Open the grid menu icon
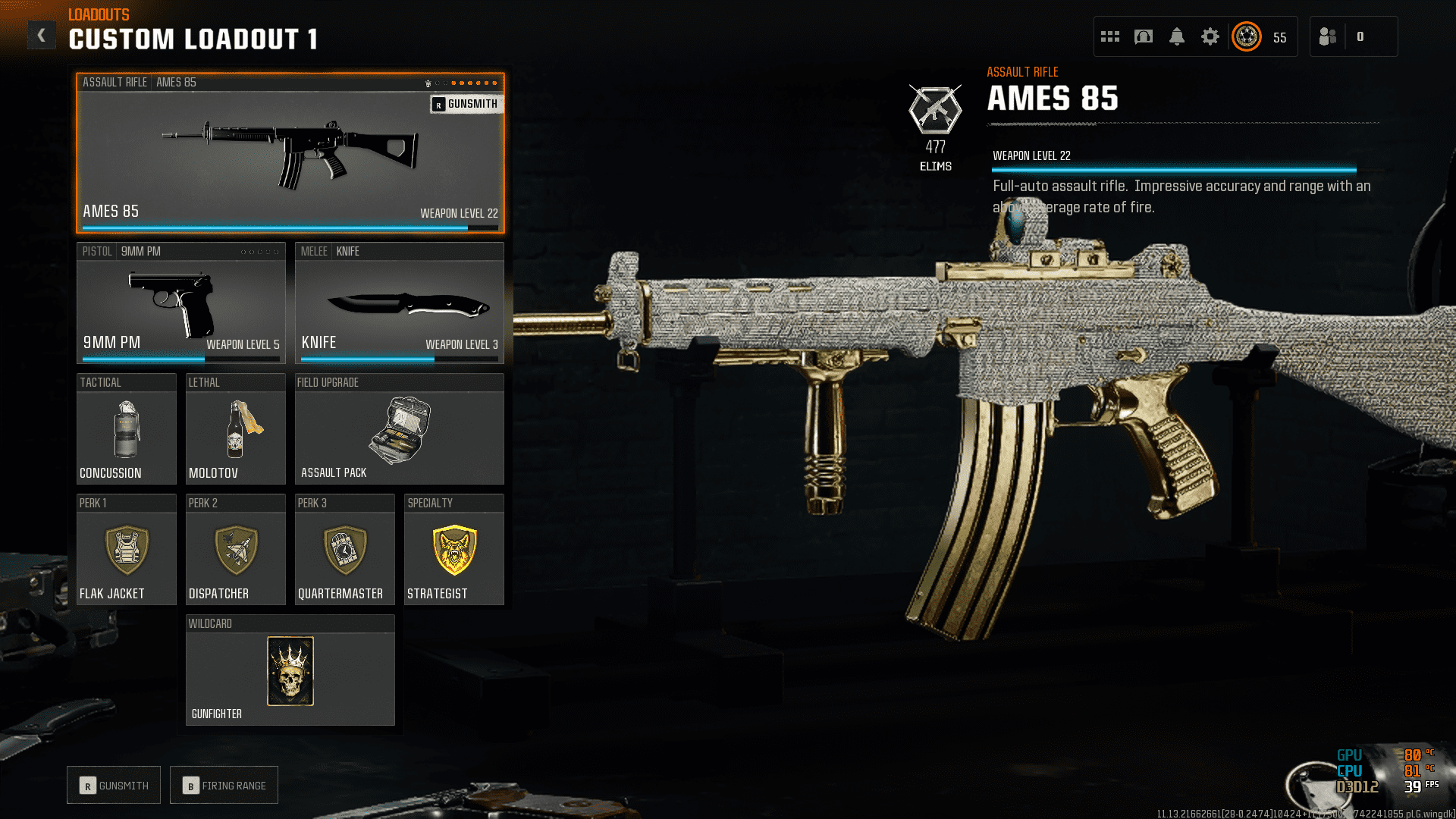 [1110, 36]
